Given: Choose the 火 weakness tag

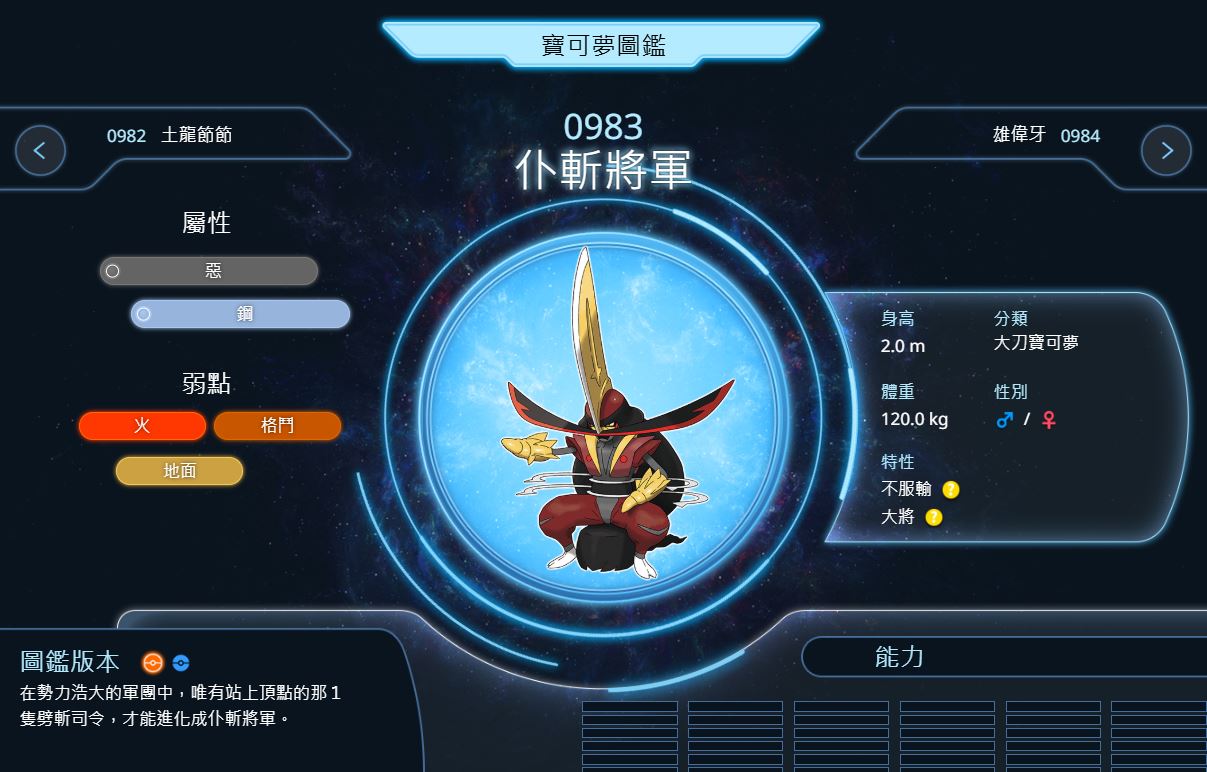Looking at the screenshot, I should (142, 426).
